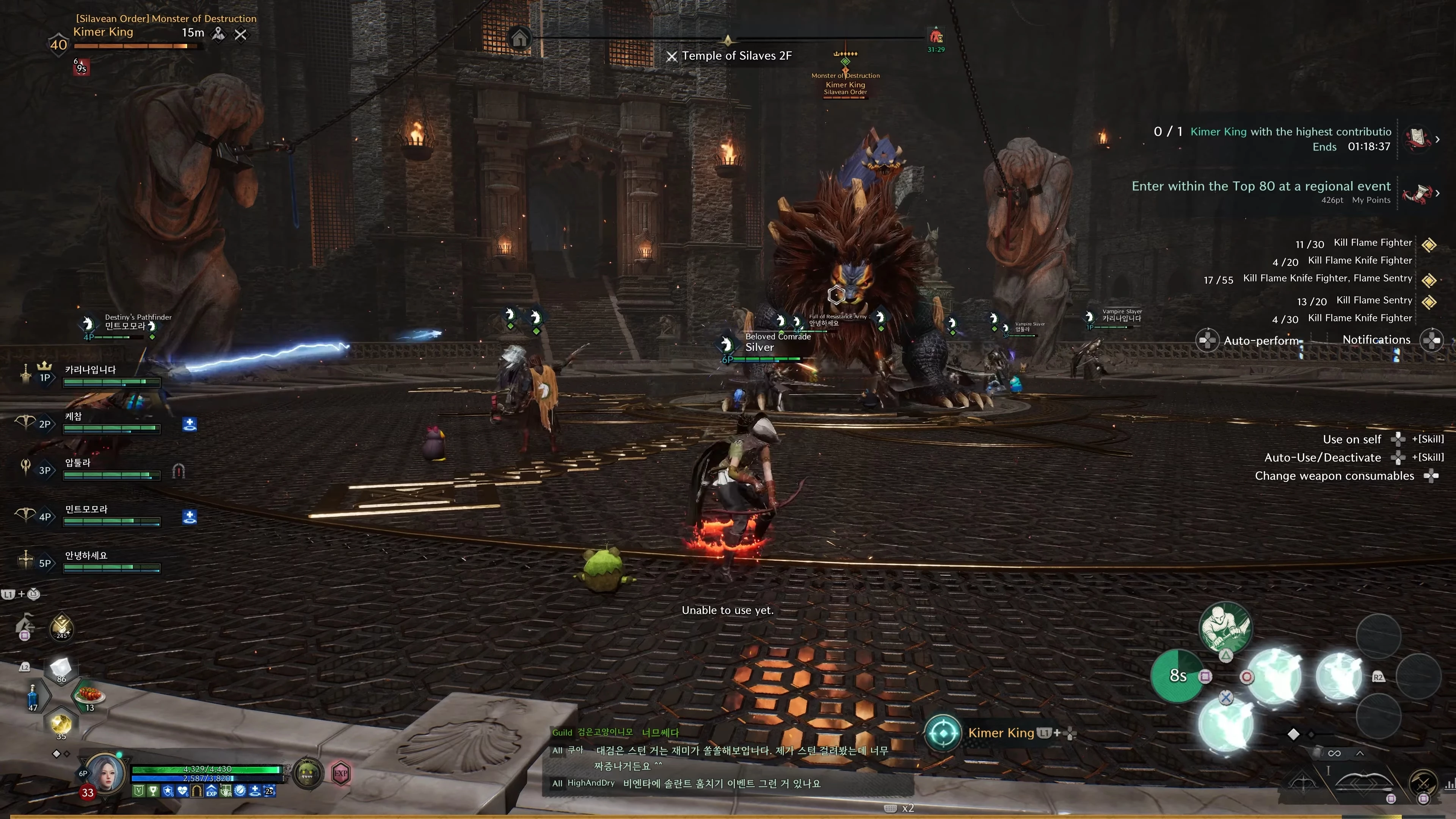Select party member 안녕하세요 in the party list
1456x819 pixels.
86,555
